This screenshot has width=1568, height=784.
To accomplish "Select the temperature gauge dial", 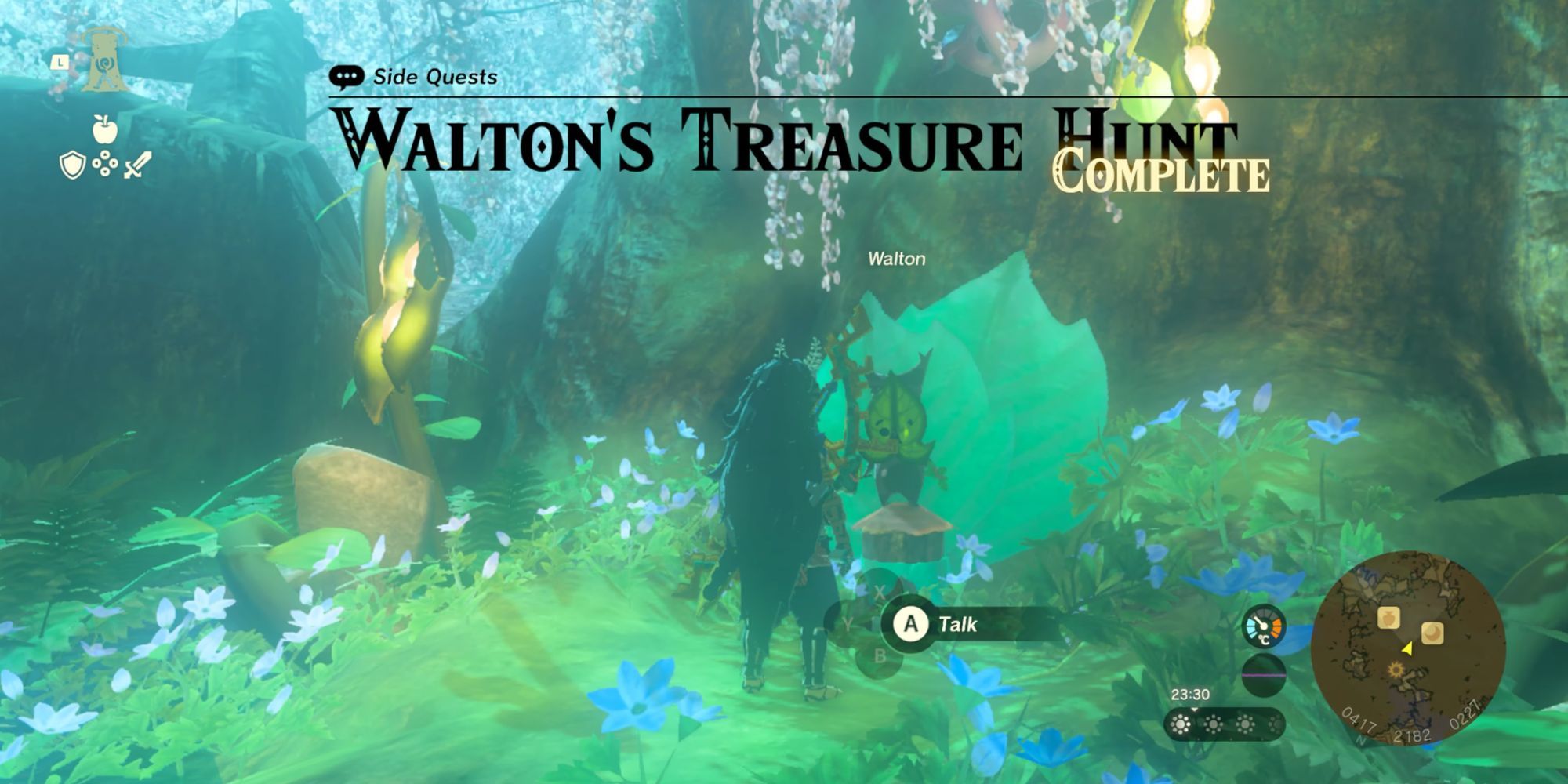I will point(1263,626).
